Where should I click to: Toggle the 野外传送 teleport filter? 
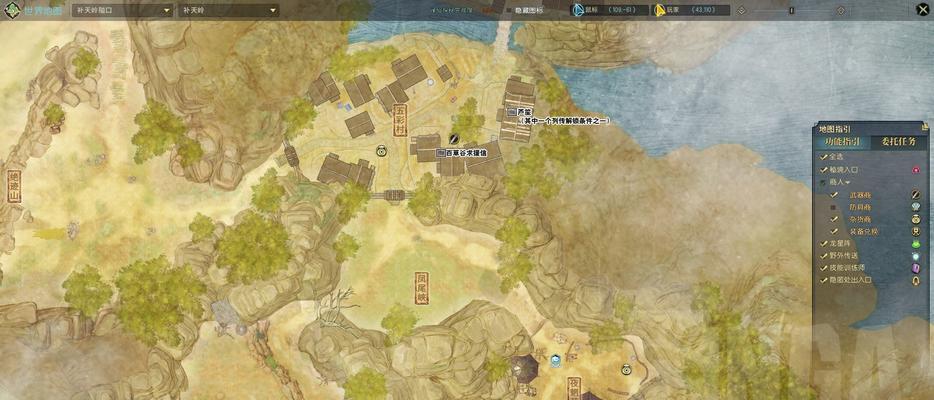pos(823,257)
